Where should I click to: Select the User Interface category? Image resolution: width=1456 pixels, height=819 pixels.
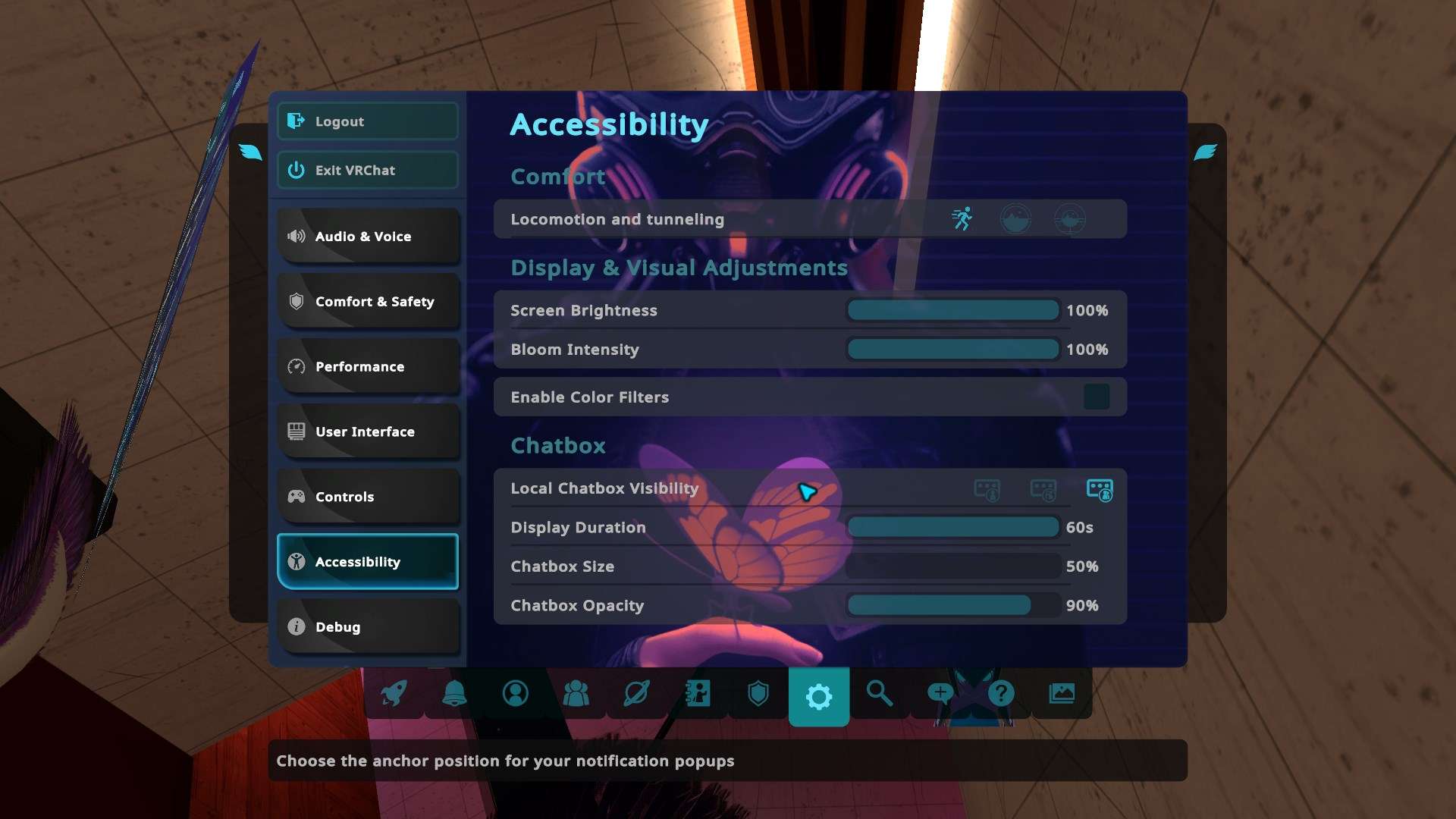368,431
